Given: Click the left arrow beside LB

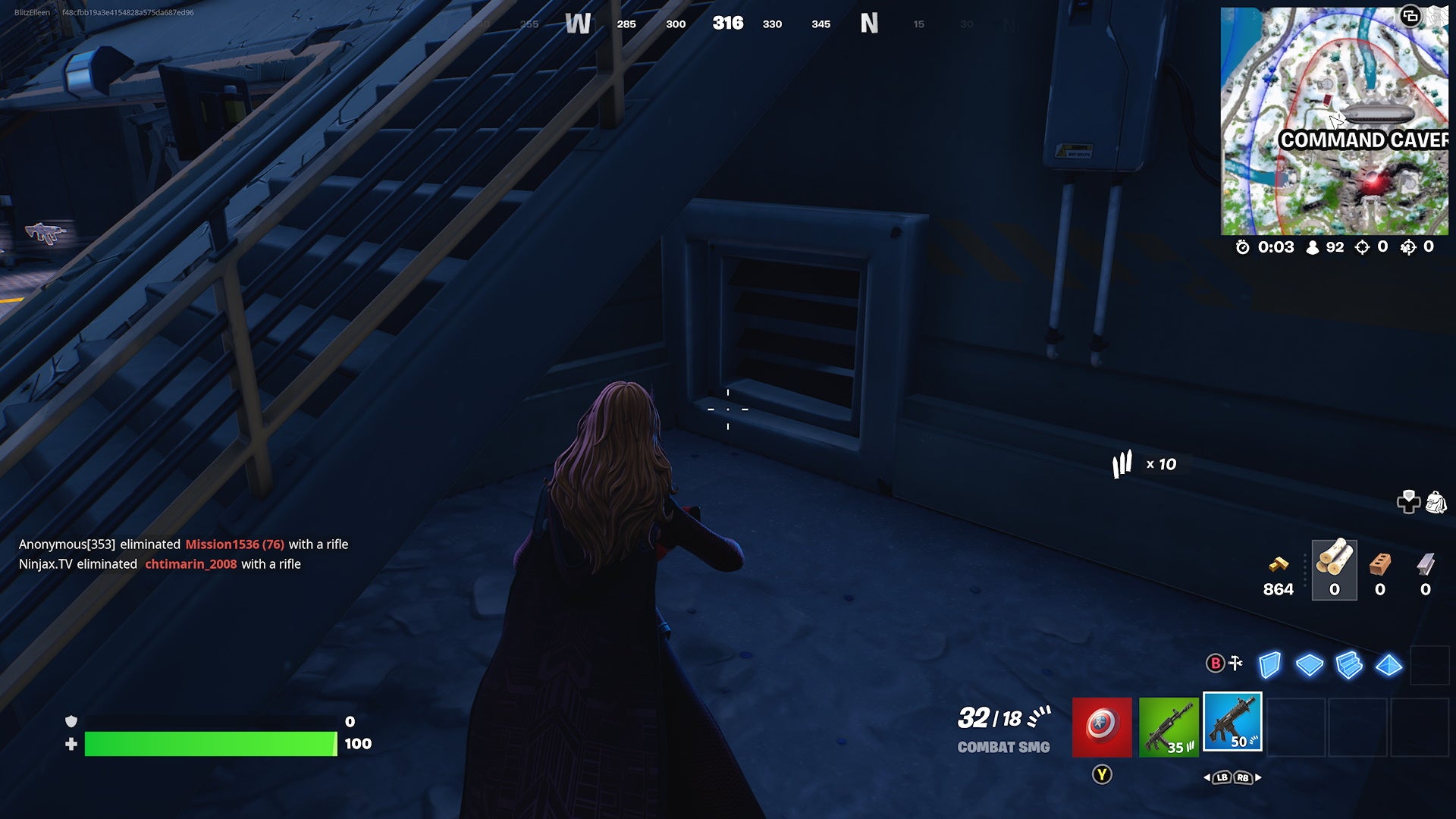Looking at the screenshot, I should coord(1207,777).
